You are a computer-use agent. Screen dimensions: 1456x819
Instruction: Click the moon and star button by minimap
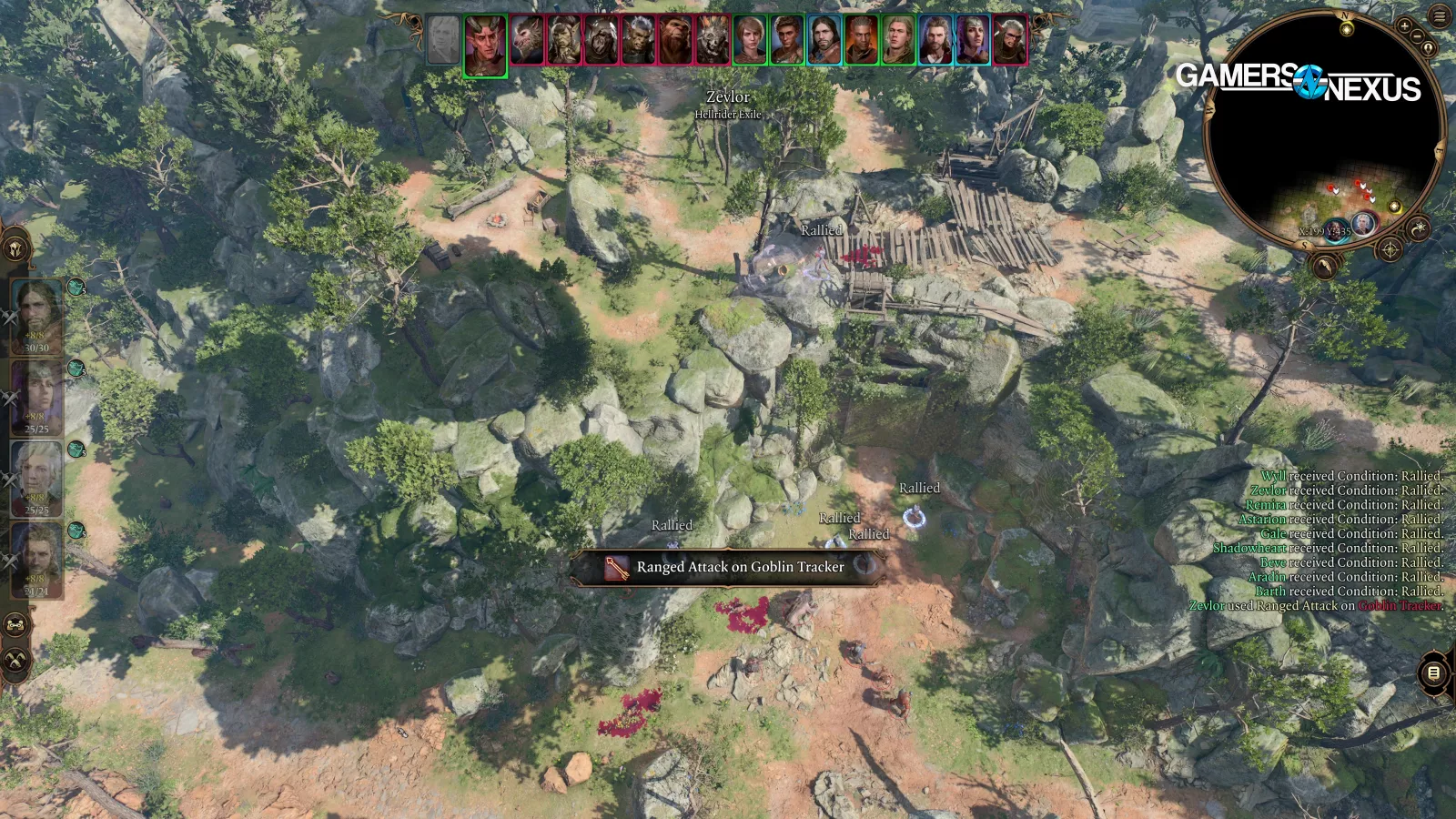pyautogui.click(x=1419, y=227)
